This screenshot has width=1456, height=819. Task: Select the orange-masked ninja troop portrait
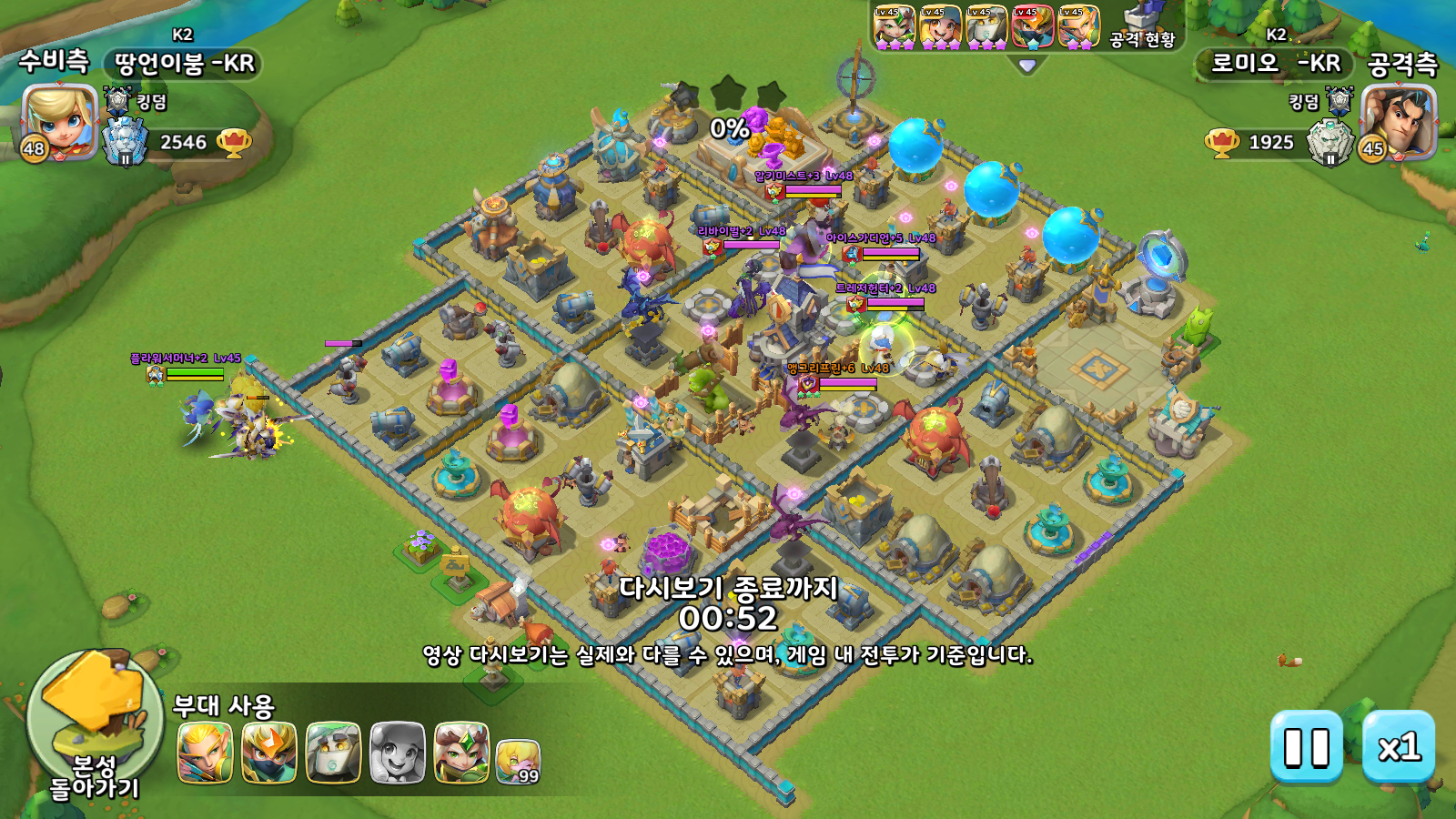click(x=269, y=753)
